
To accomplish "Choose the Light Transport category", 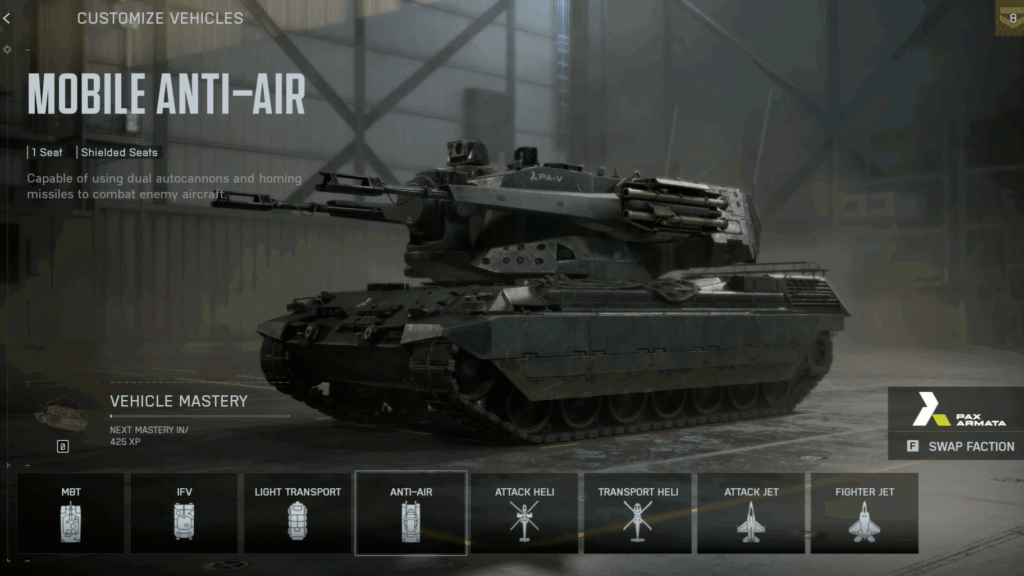I will [x=297, y=512].
